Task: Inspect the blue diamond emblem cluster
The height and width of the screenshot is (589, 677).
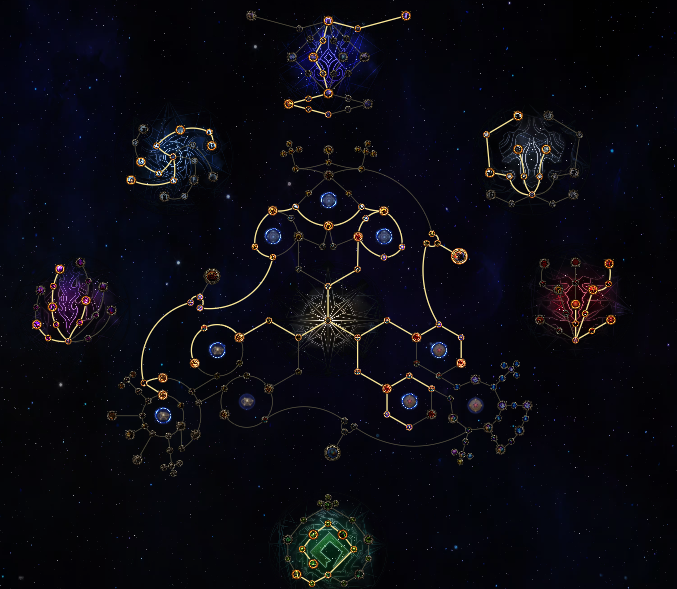Action: 328,58
